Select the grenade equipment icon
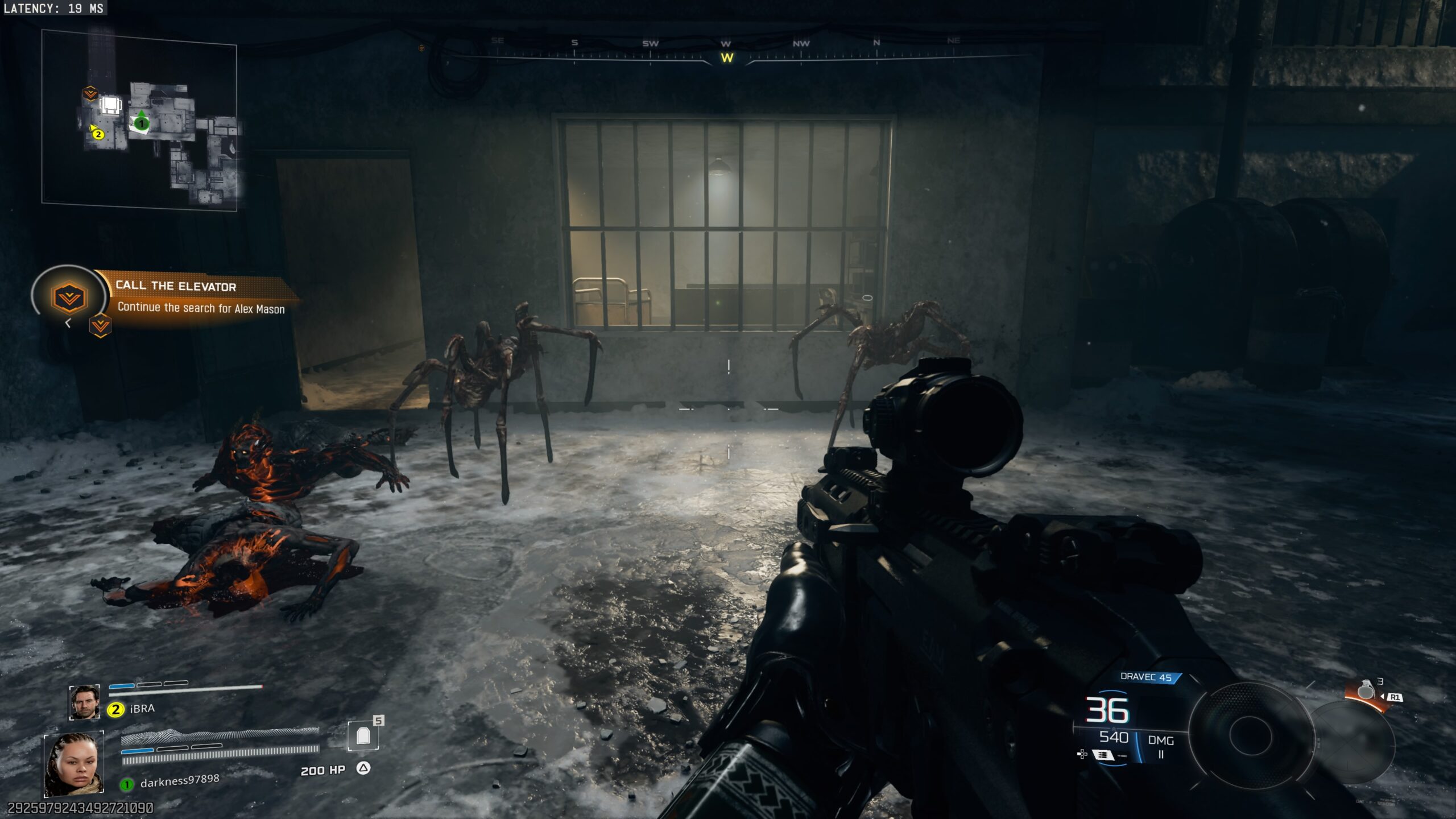This screenshot has width=1456, height=819. [x=1366, y=690]
